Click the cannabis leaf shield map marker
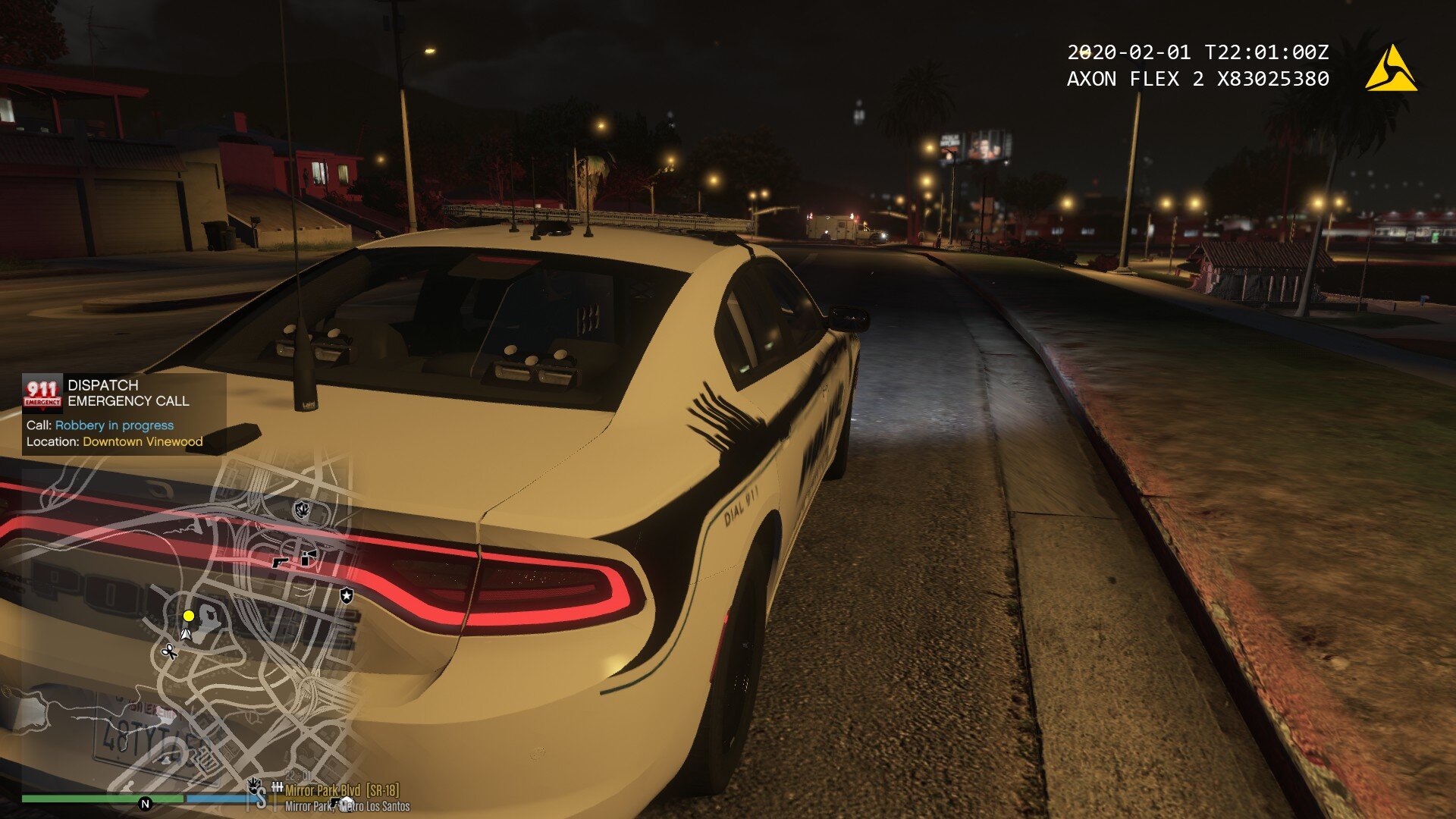This screenshot has width=1456, height=819. 303,509
